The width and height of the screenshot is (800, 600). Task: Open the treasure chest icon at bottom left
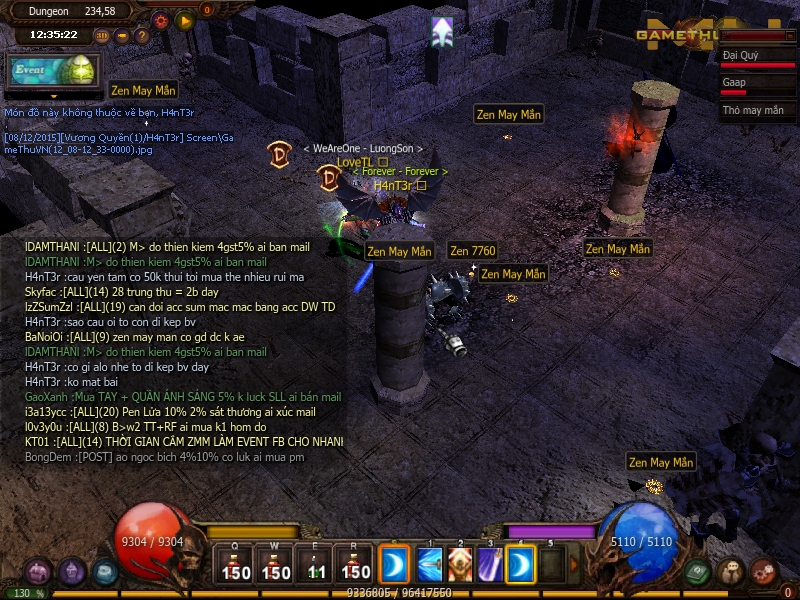pos(39,572)
